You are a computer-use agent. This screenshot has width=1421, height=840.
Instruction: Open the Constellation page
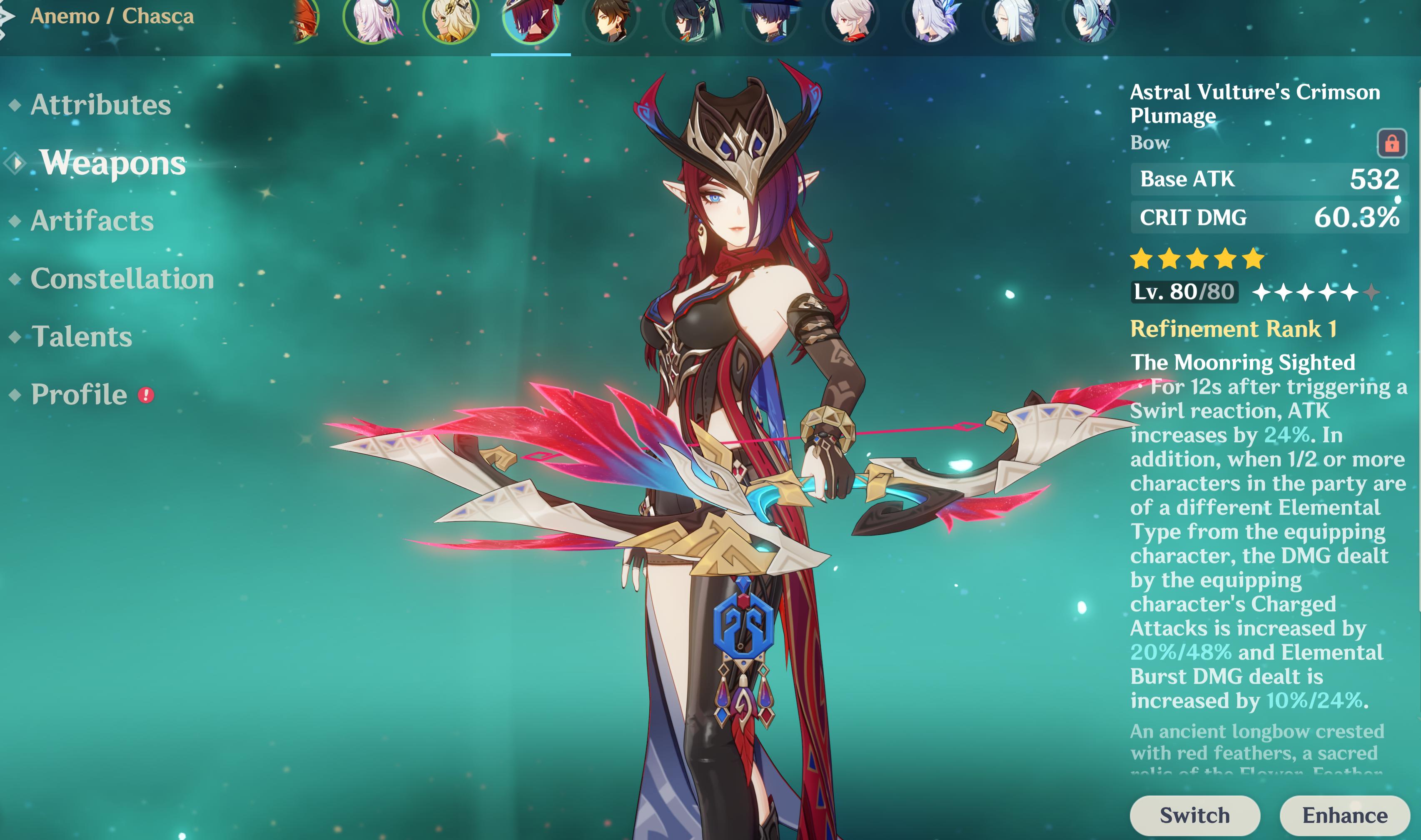[x=122, y=279]
